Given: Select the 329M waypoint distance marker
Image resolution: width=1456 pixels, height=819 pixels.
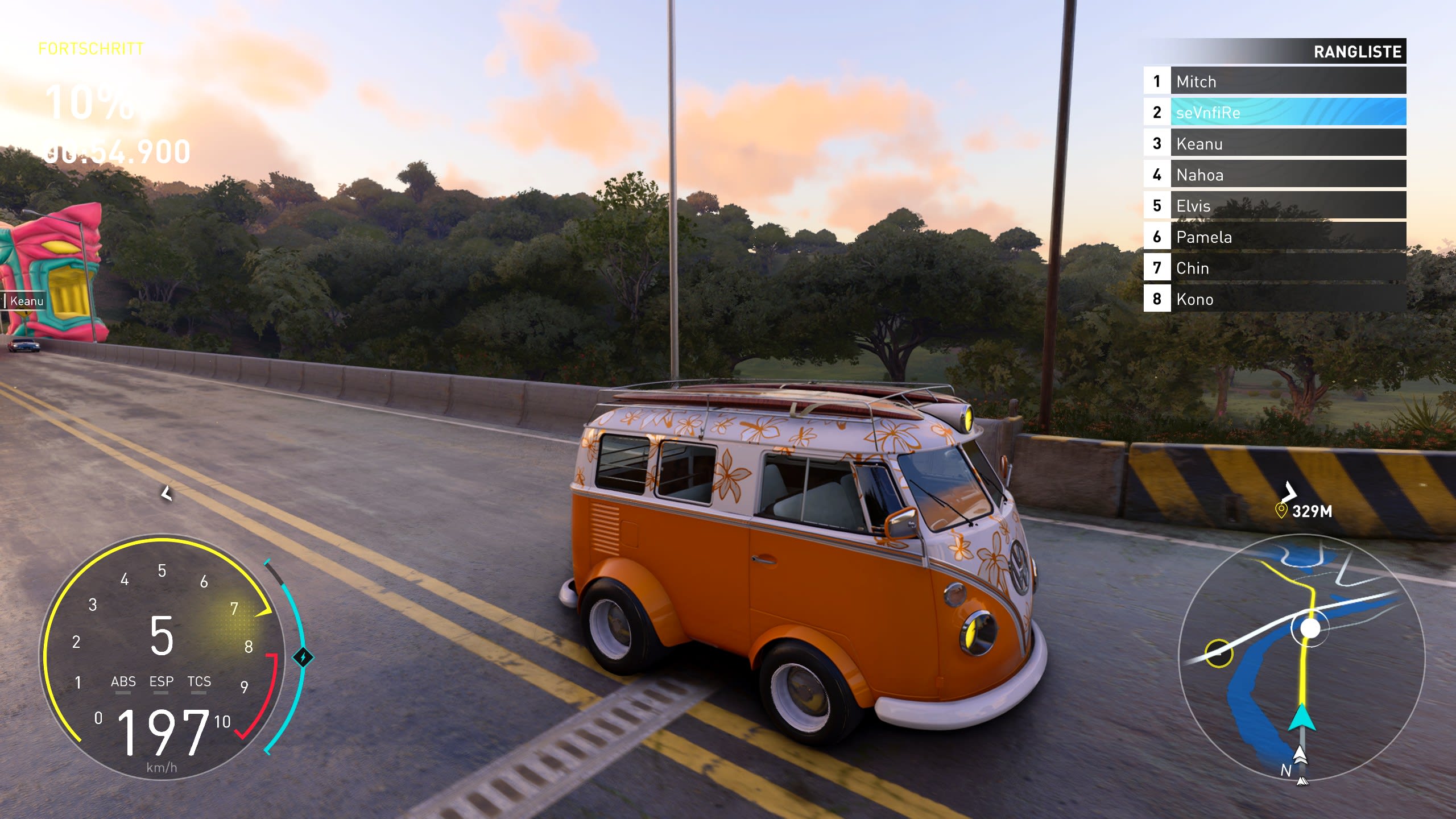Looking at the screenshot, I should point(1304,511).
